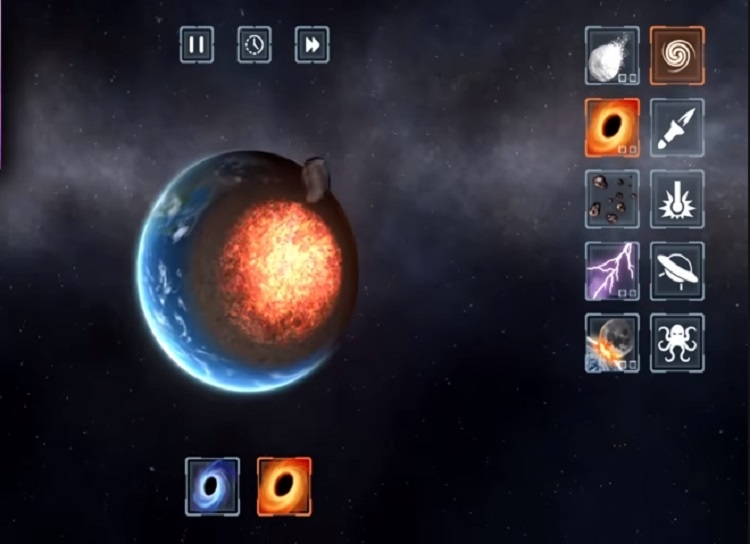The image size is (750, 544).
Task: Choose the orange black hole variant at bottom
Action: [x=284, y=487]
